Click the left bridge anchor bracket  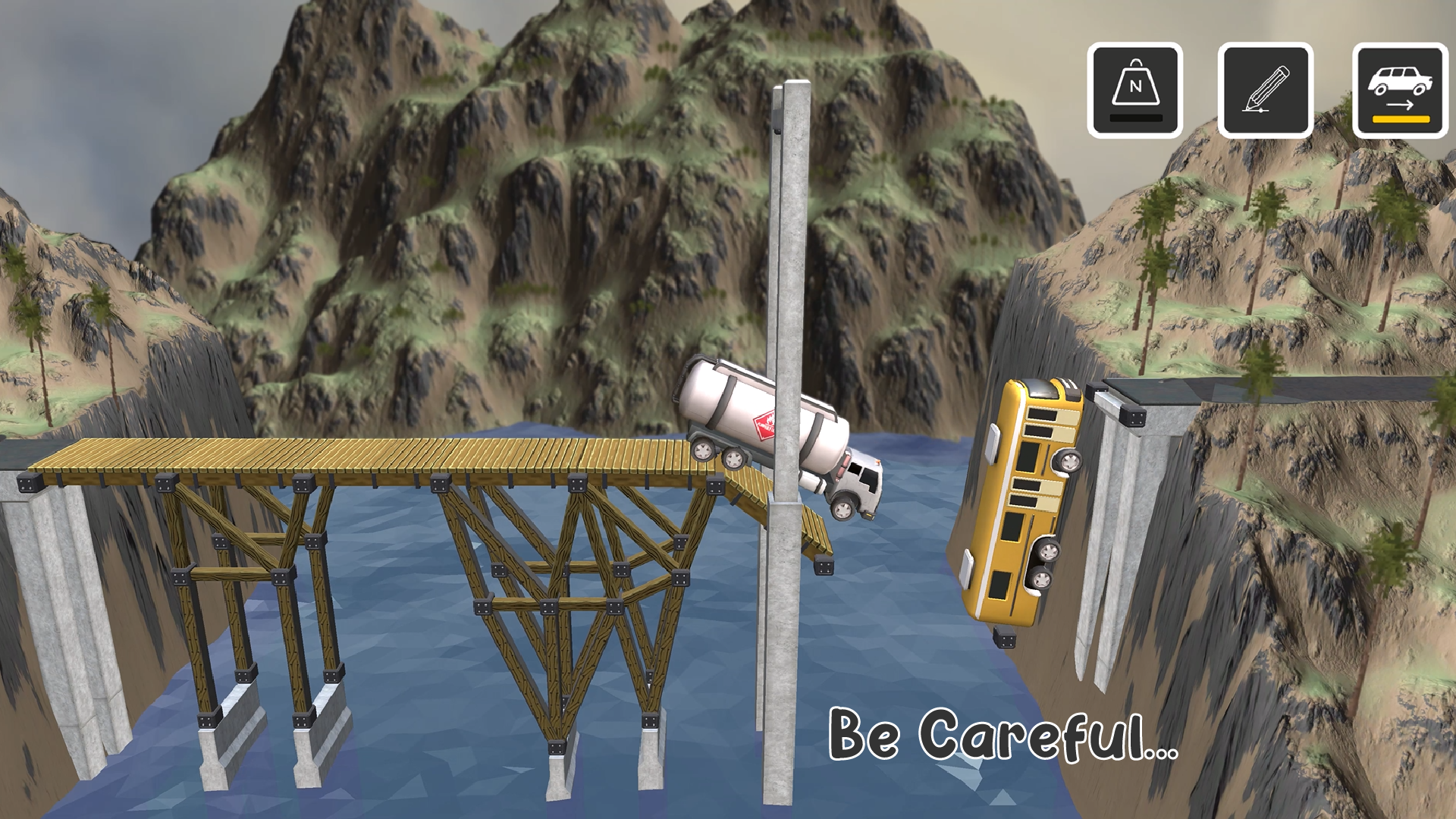click(x=30, y=483)
